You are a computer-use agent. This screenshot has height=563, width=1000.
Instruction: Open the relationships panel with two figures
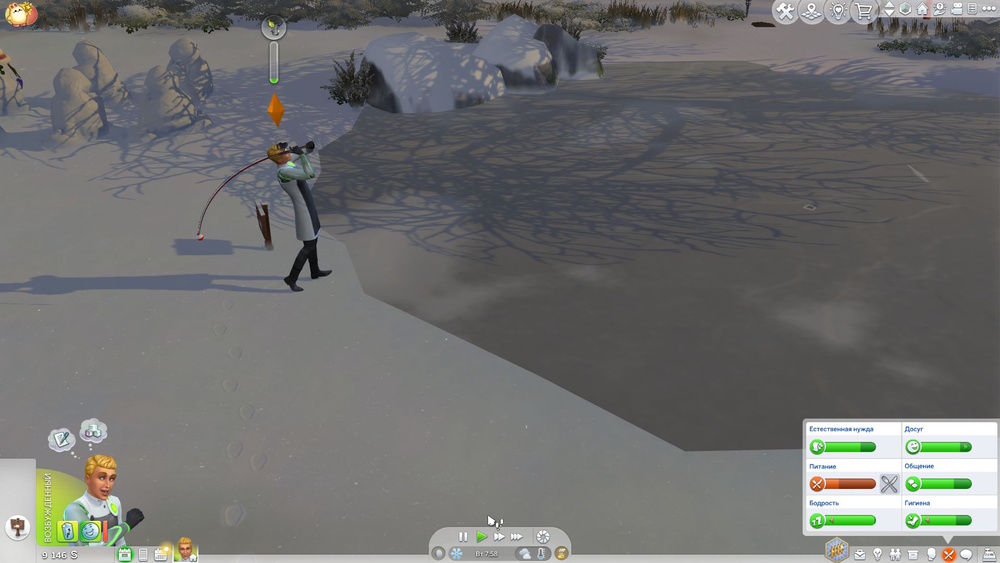(x=895, y=554)
